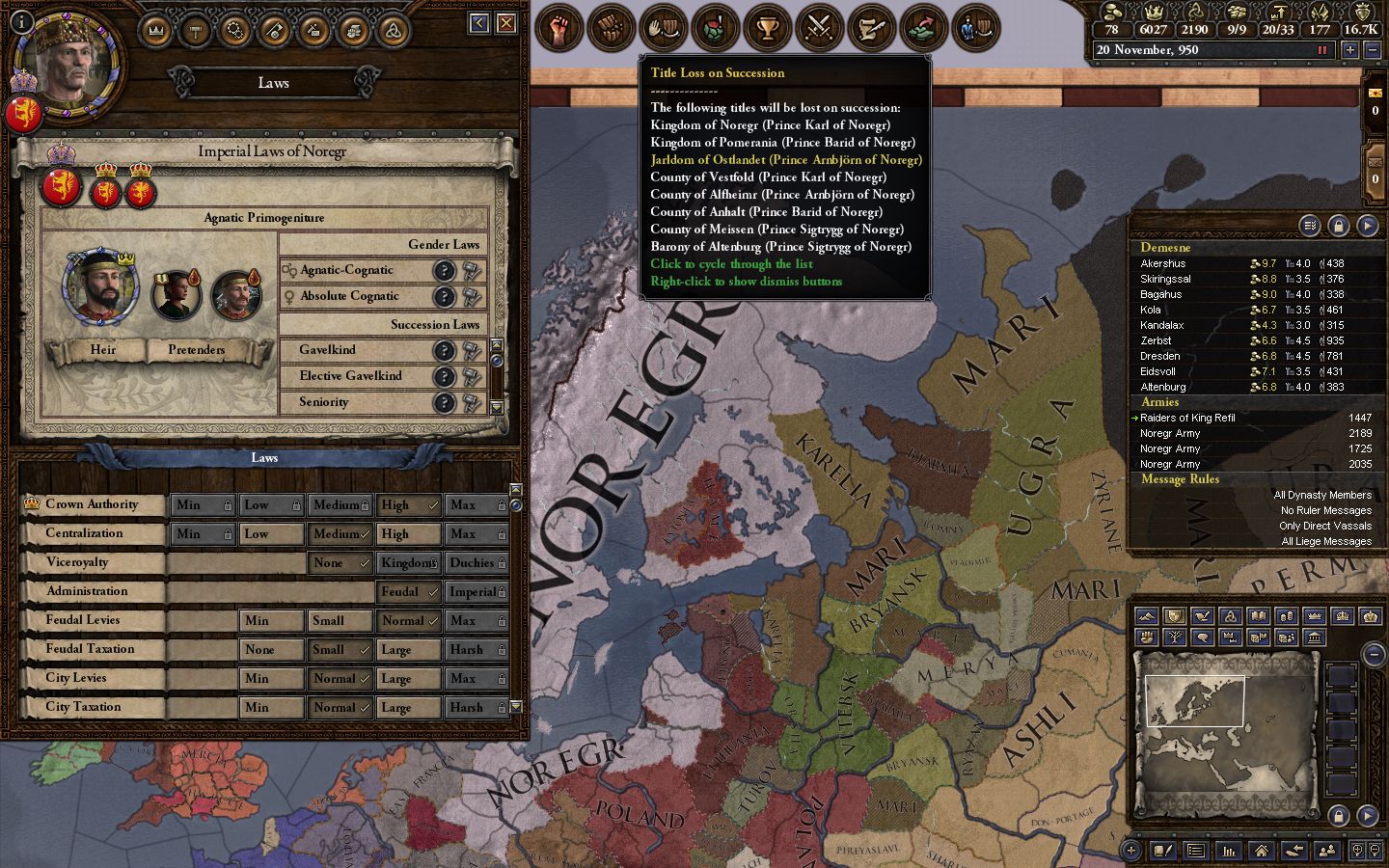Select the economy map mode (coins icon)
The height and width of the screenshot is (868, 1389).
pos(1288,616)
